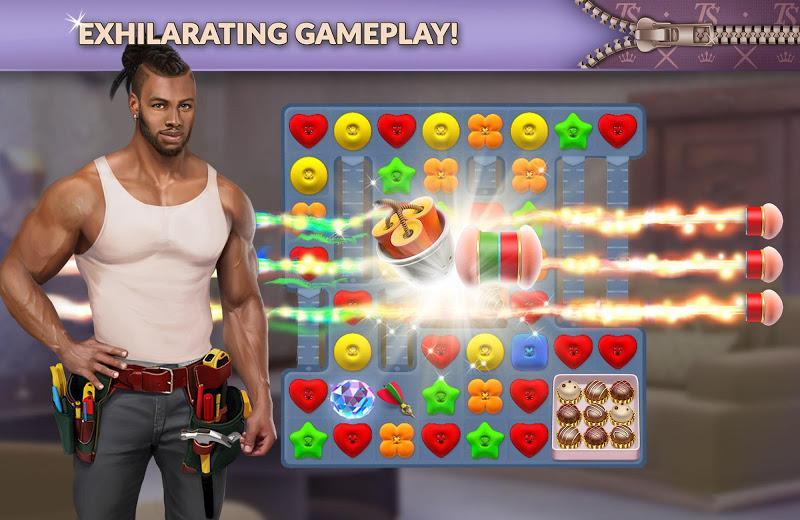800x520 pixels.
Task: Click the box of chocolates
Action: [595, 415]
